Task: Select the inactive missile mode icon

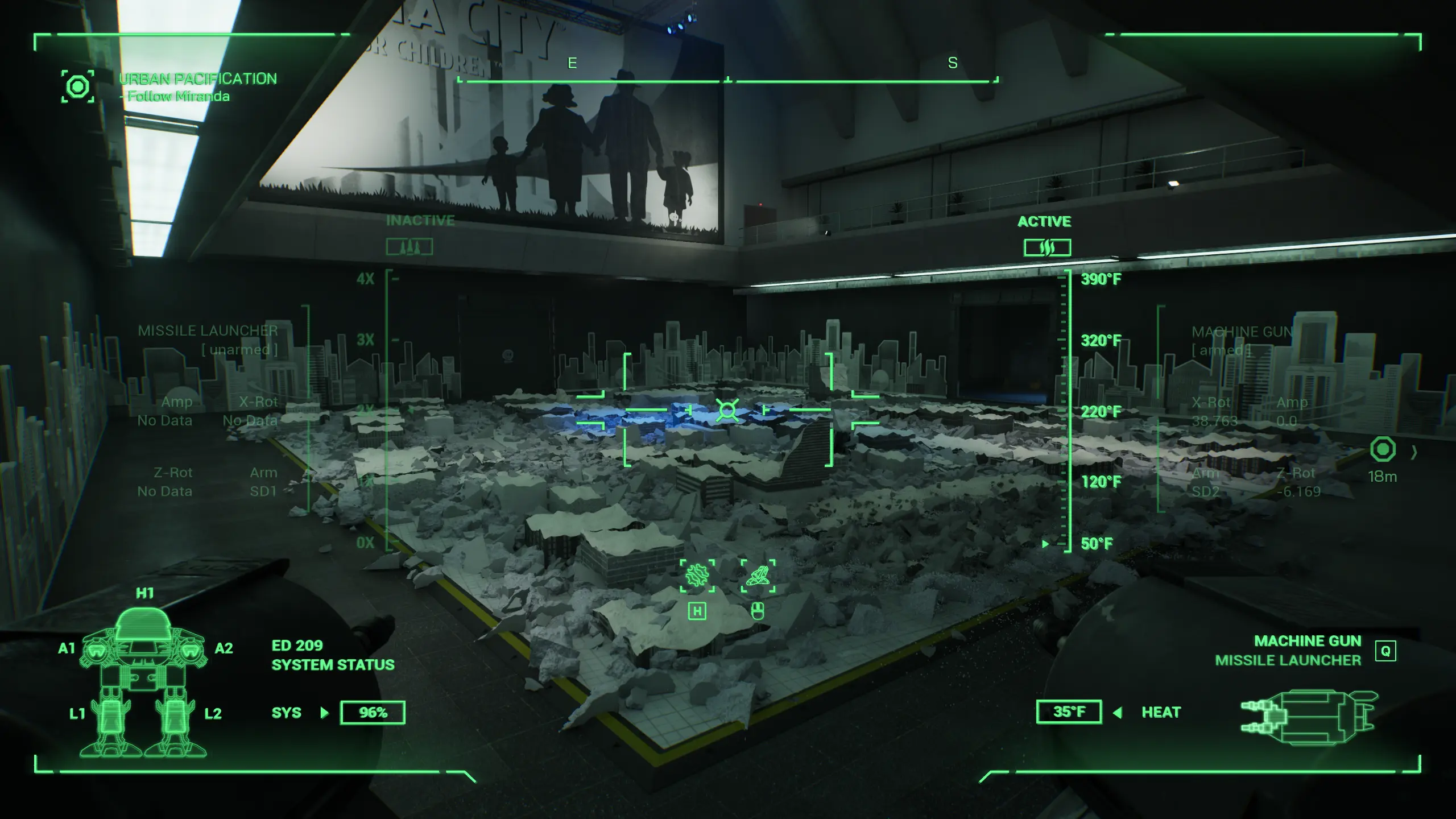Action: coord(409,247)
